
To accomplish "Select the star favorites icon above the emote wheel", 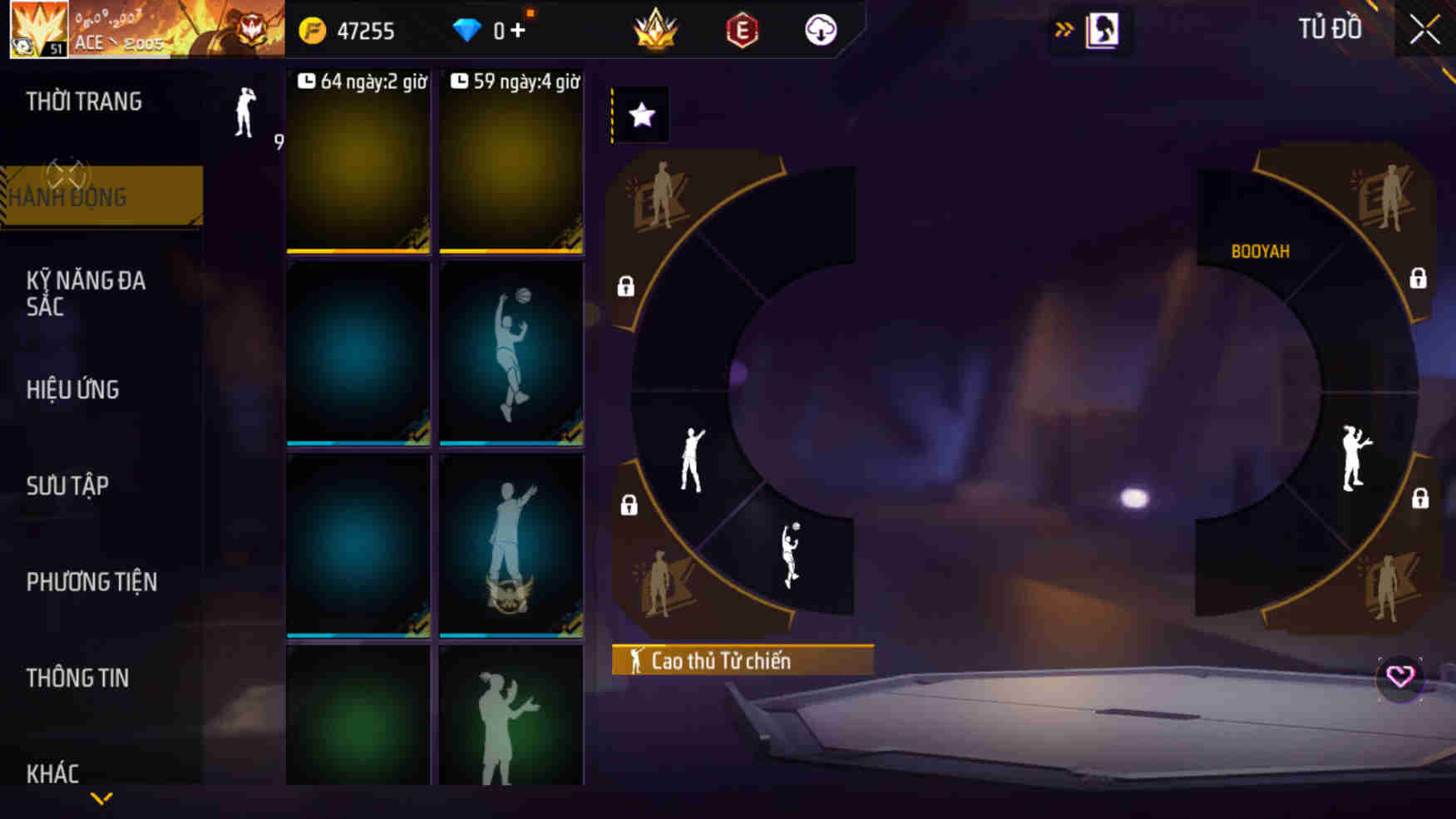I will (639, 116).
